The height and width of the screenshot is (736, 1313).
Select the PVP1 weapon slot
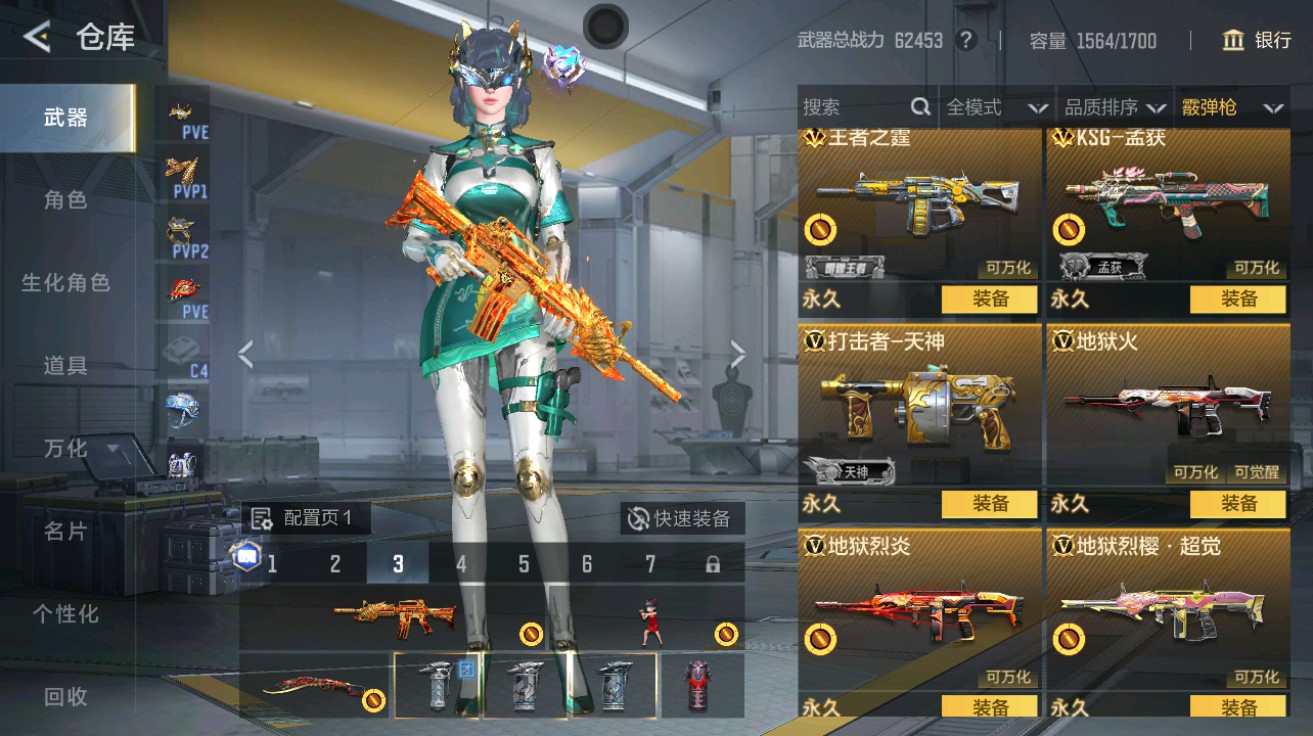pyautogui.click(x=181, y=176)
